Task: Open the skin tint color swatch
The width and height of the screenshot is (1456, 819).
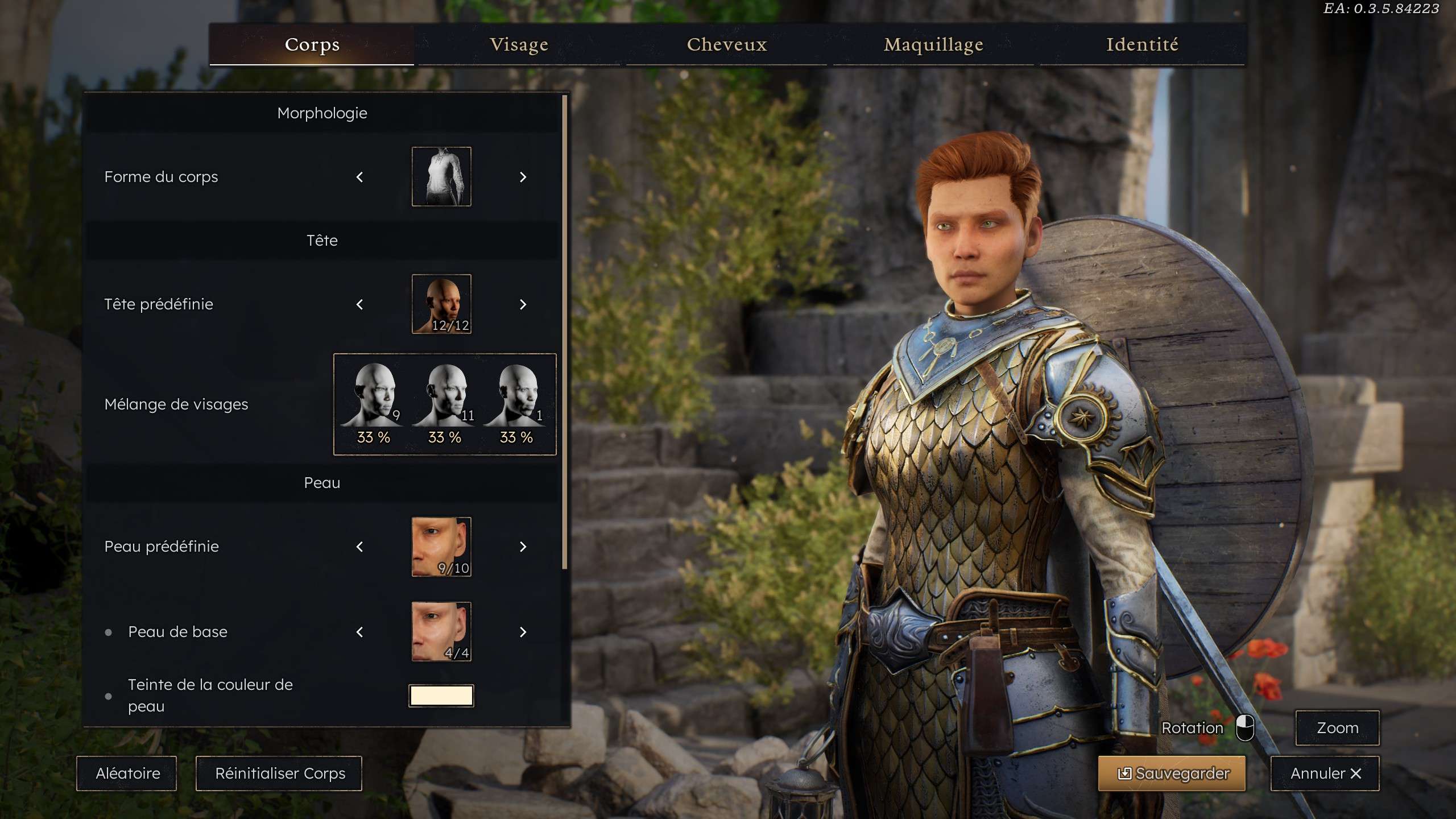Action: click(441, 696)
